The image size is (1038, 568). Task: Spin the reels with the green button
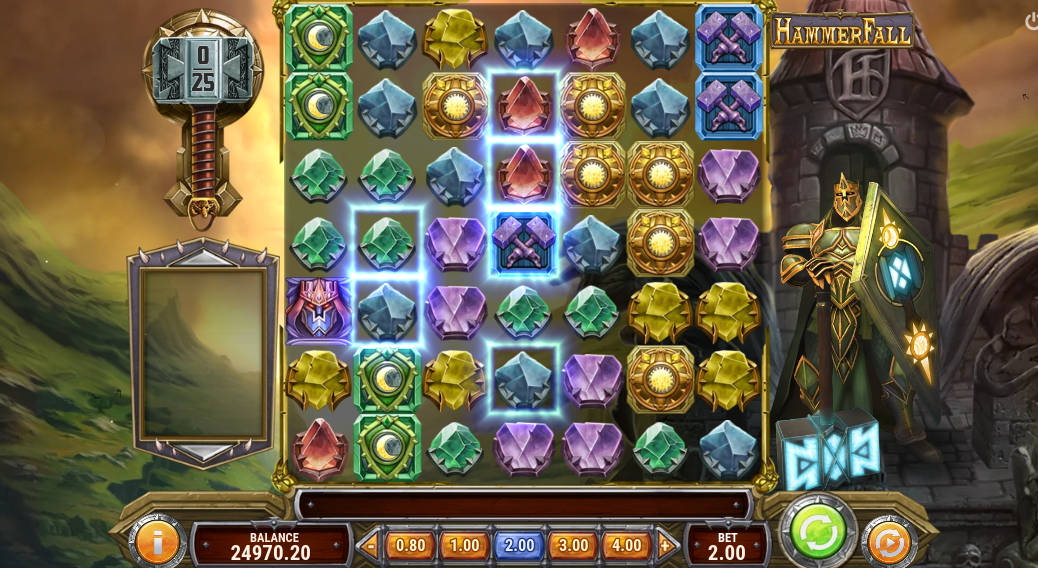click(817, 531)
